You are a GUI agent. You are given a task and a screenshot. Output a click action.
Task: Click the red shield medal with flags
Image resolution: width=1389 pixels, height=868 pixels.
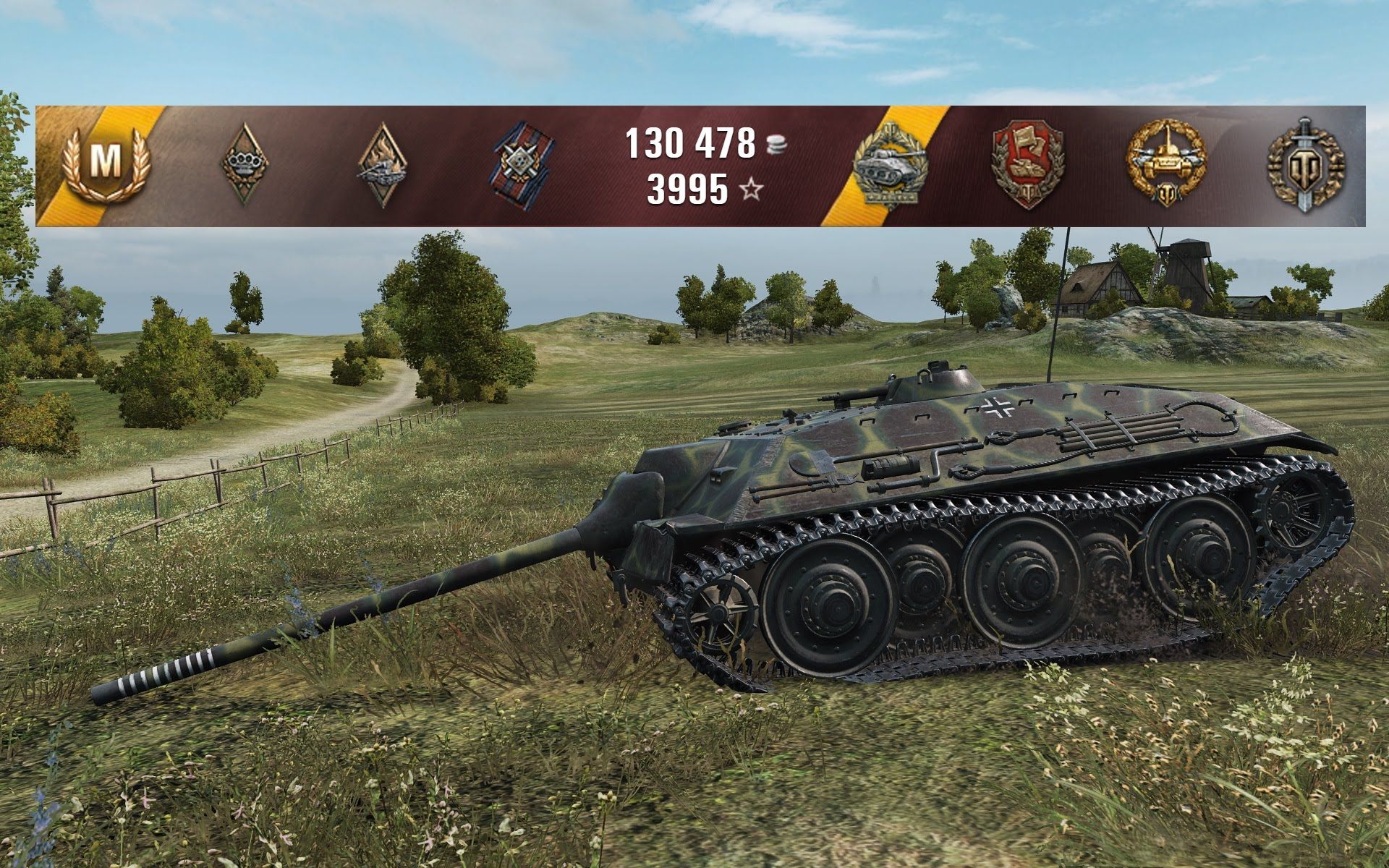click(1028, 165)
